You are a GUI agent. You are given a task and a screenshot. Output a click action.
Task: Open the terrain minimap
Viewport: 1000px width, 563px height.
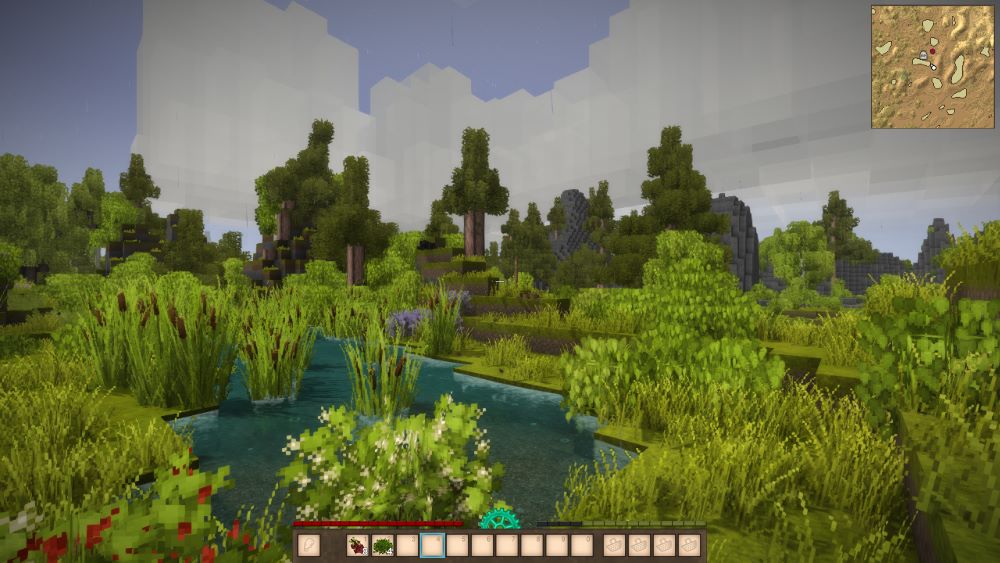pos(932,66)
